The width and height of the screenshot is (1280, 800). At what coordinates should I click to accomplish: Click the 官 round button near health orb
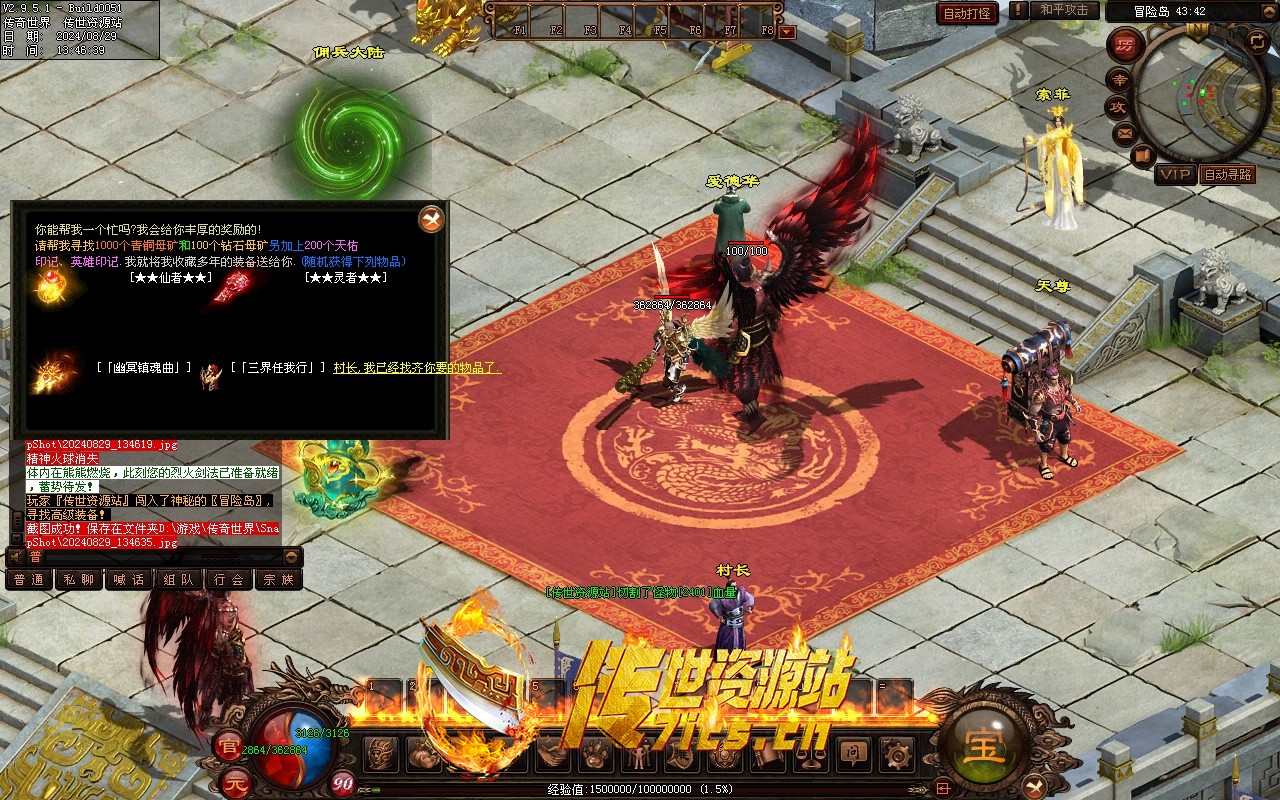[x=227, y=744]
